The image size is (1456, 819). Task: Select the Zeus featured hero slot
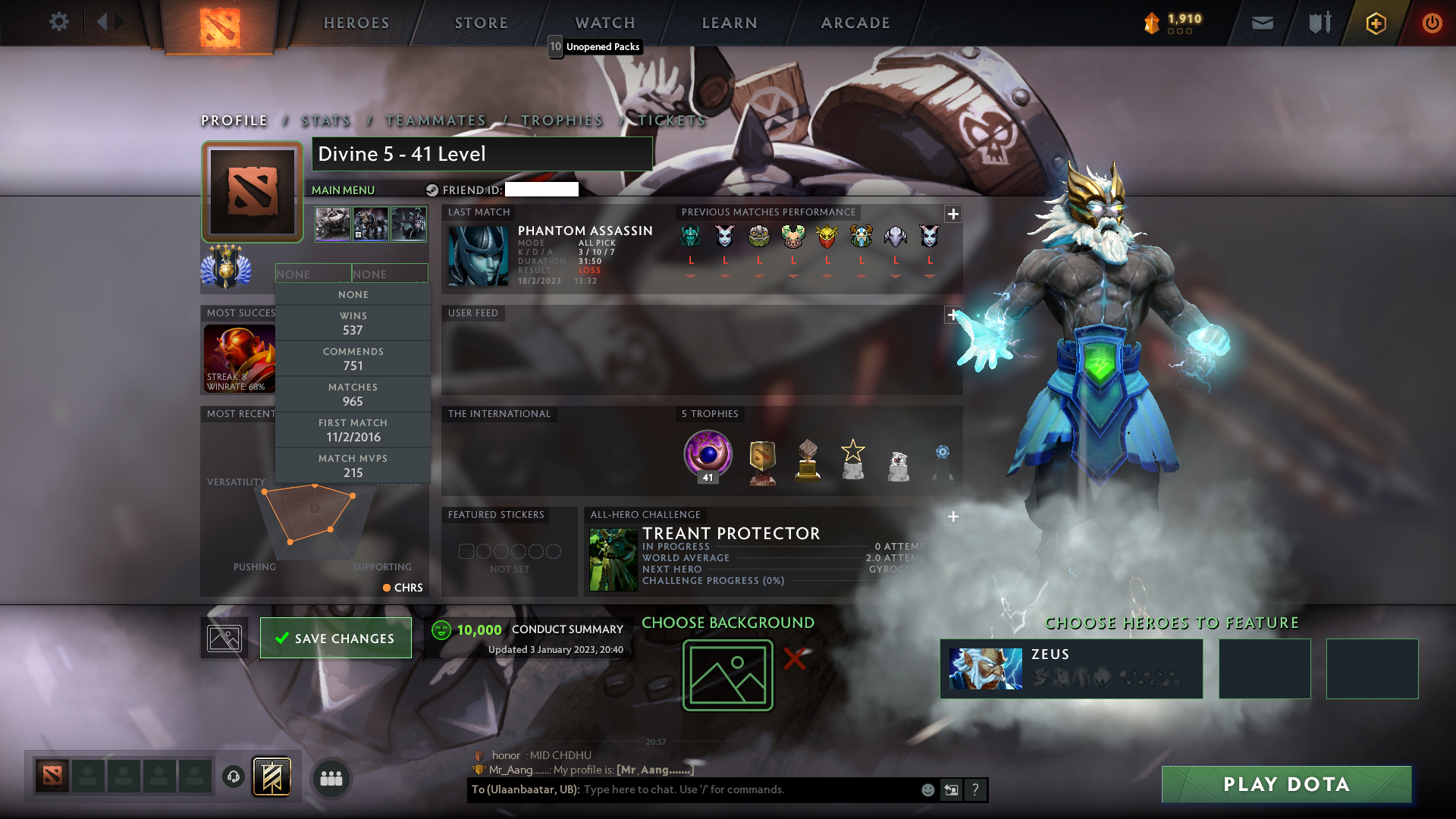click(x=1071, y=668)
